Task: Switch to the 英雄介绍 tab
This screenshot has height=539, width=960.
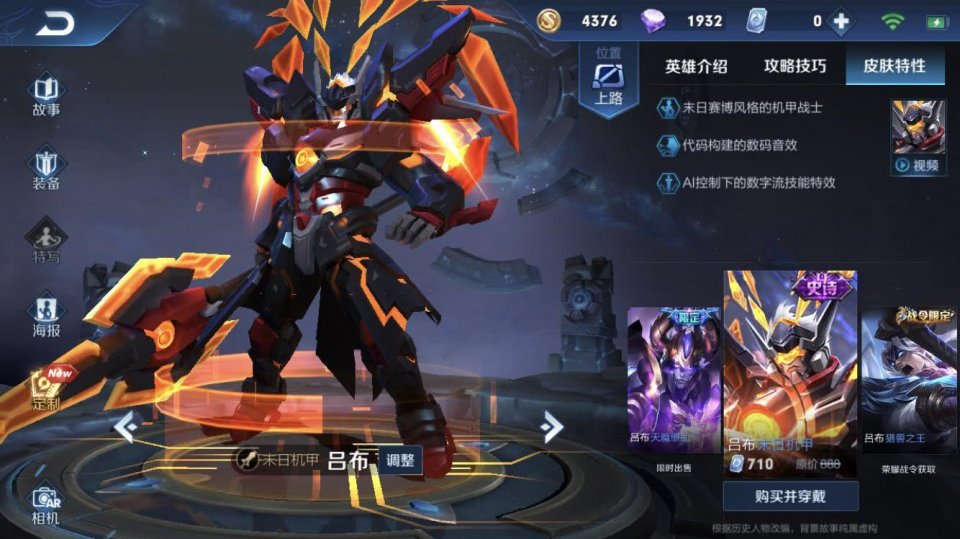Action: click(x=696, y=67)
